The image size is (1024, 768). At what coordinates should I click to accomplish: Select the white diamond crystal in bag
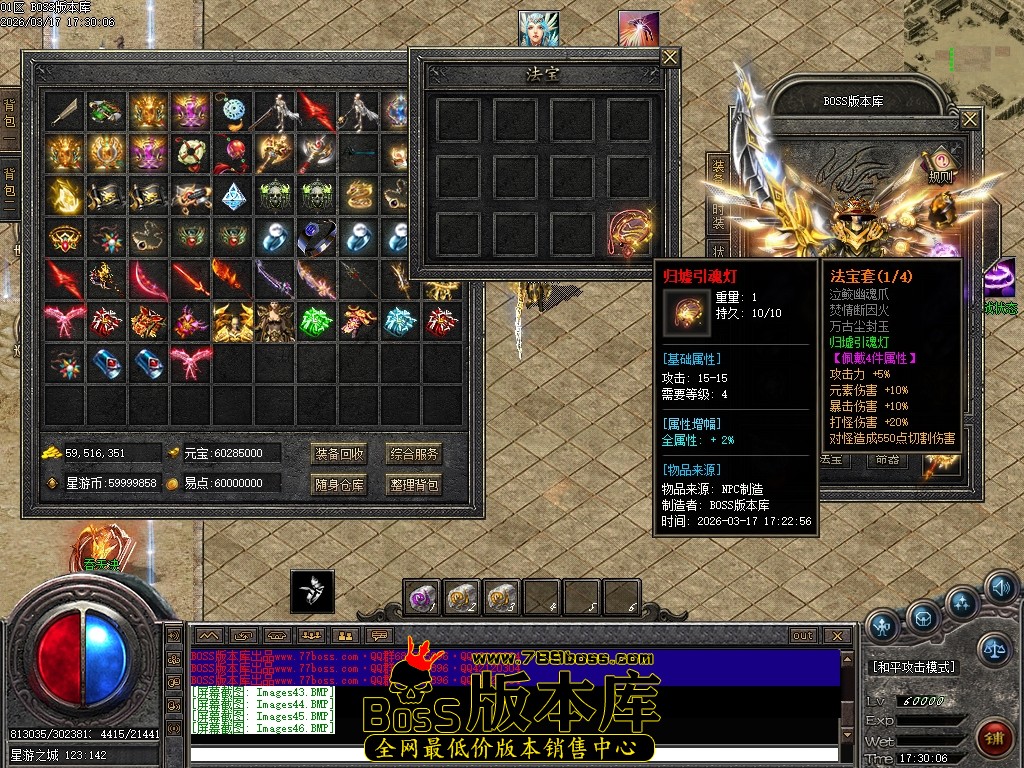click(x=234, y=195)
